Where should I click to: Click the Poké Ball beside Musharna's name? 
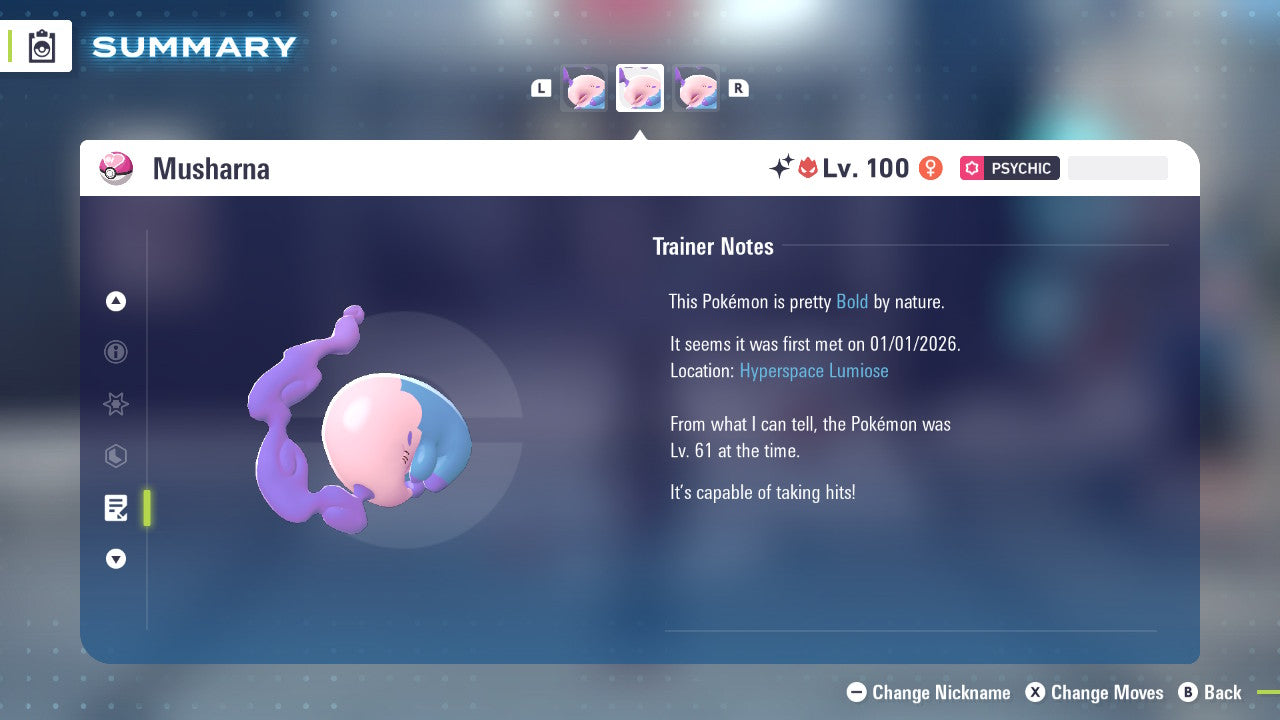[x=116, y=168]
